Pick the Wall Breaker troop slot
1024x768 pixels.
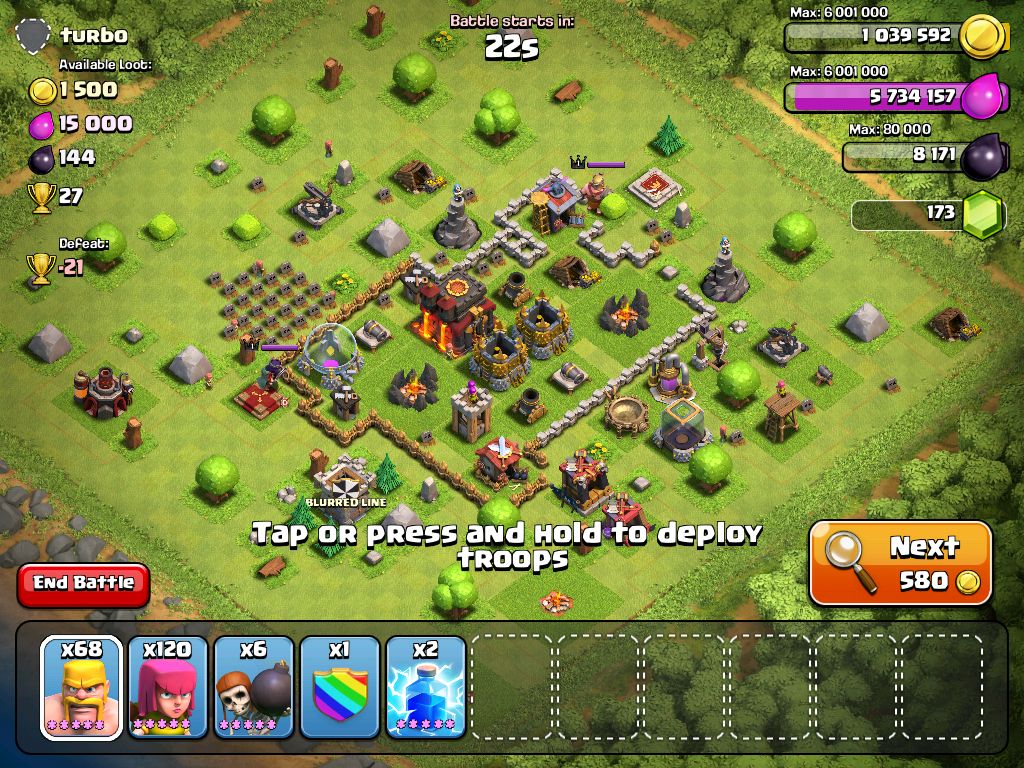tap(254, 688)
